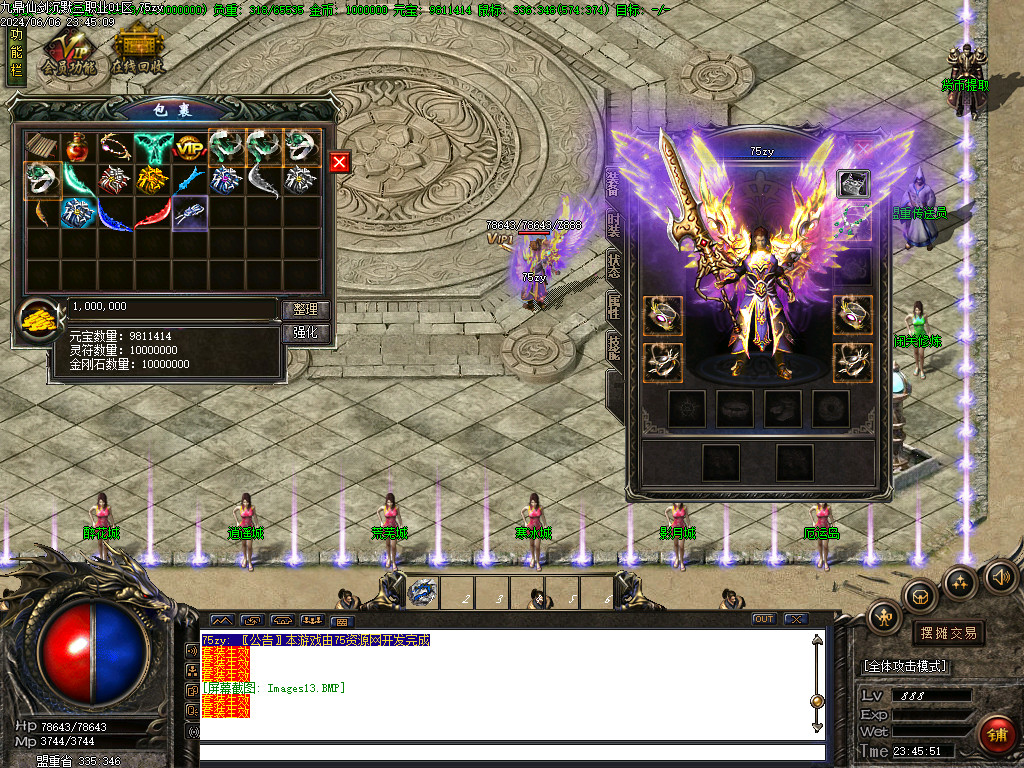Select the scroll bundle item in bag
This screenshot has width=1024, height=768.
tap(42, 148)
